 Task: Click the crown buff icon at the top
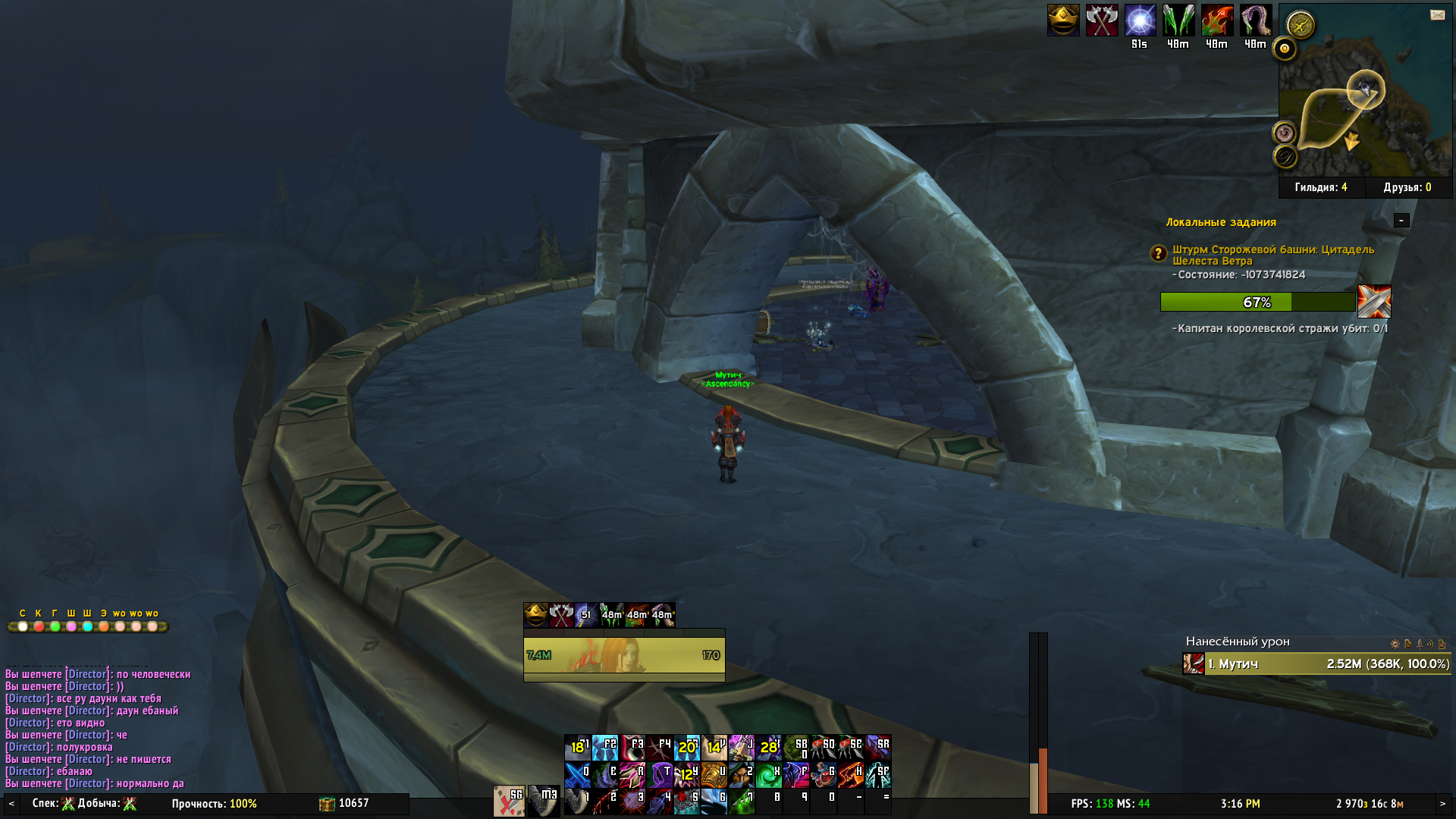click(x=1063, y=20)
